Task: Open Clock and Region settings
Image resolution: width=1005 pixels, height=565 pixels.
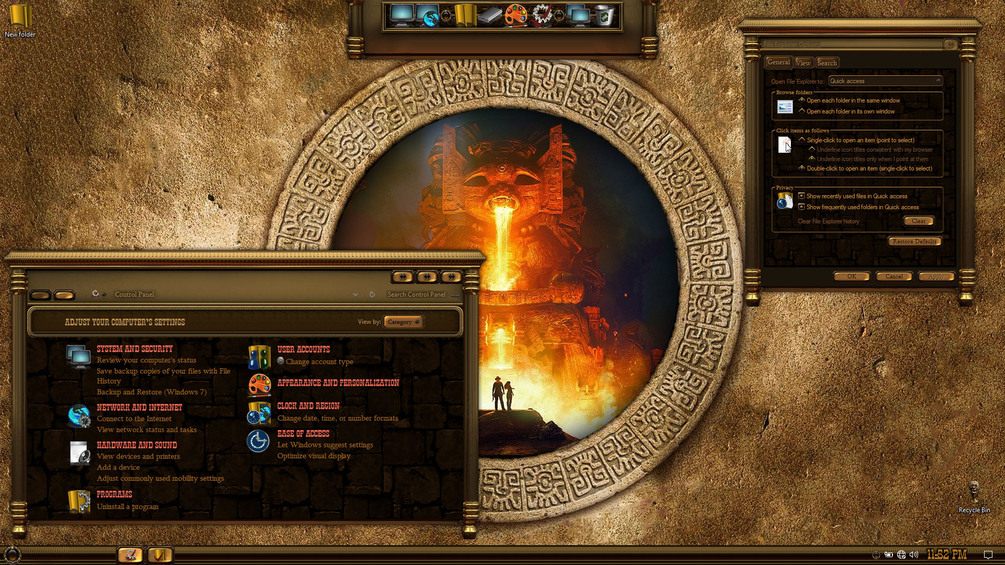Action: click(x=308, y=406)
